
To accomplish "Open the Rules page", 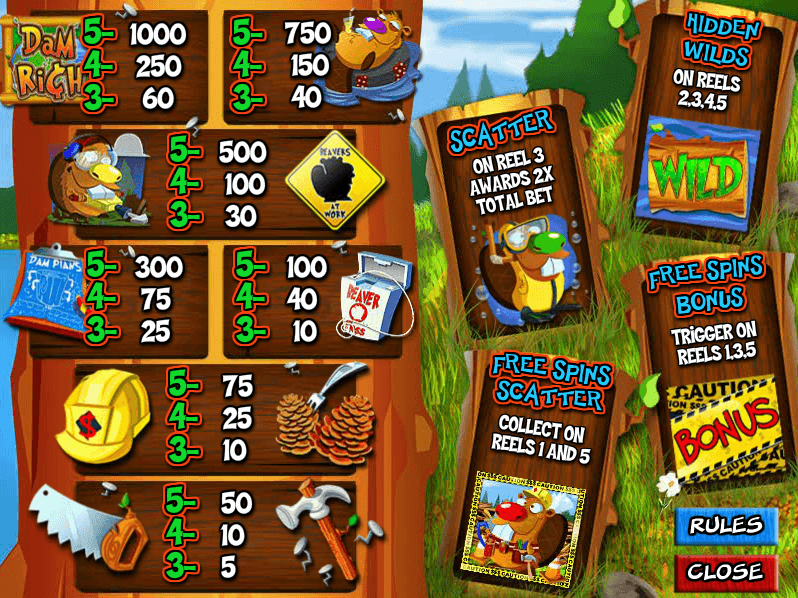I will [x=726, y=525].
